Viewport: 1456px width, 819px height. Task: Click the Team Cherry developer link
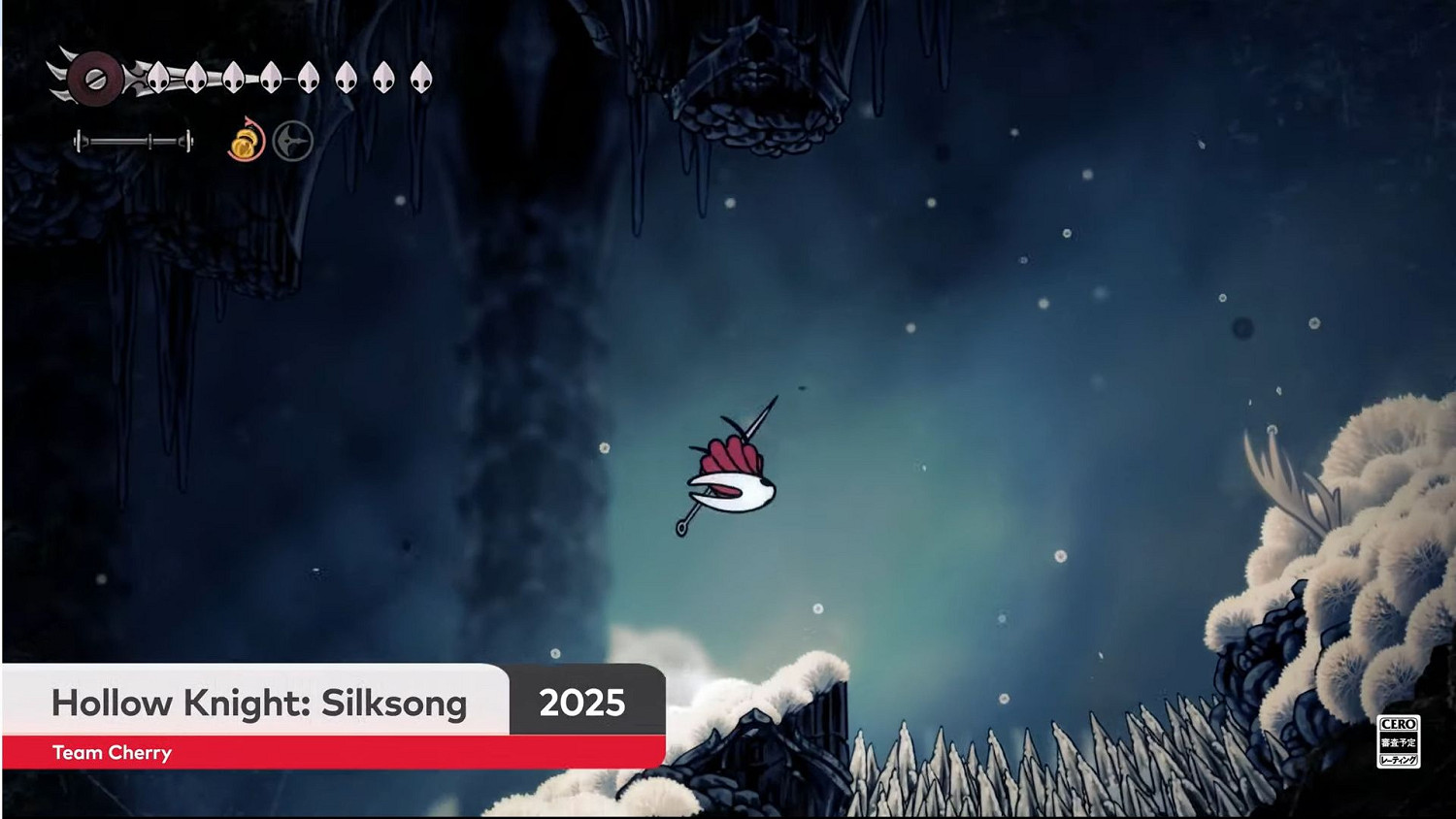[x=111, y=752]
